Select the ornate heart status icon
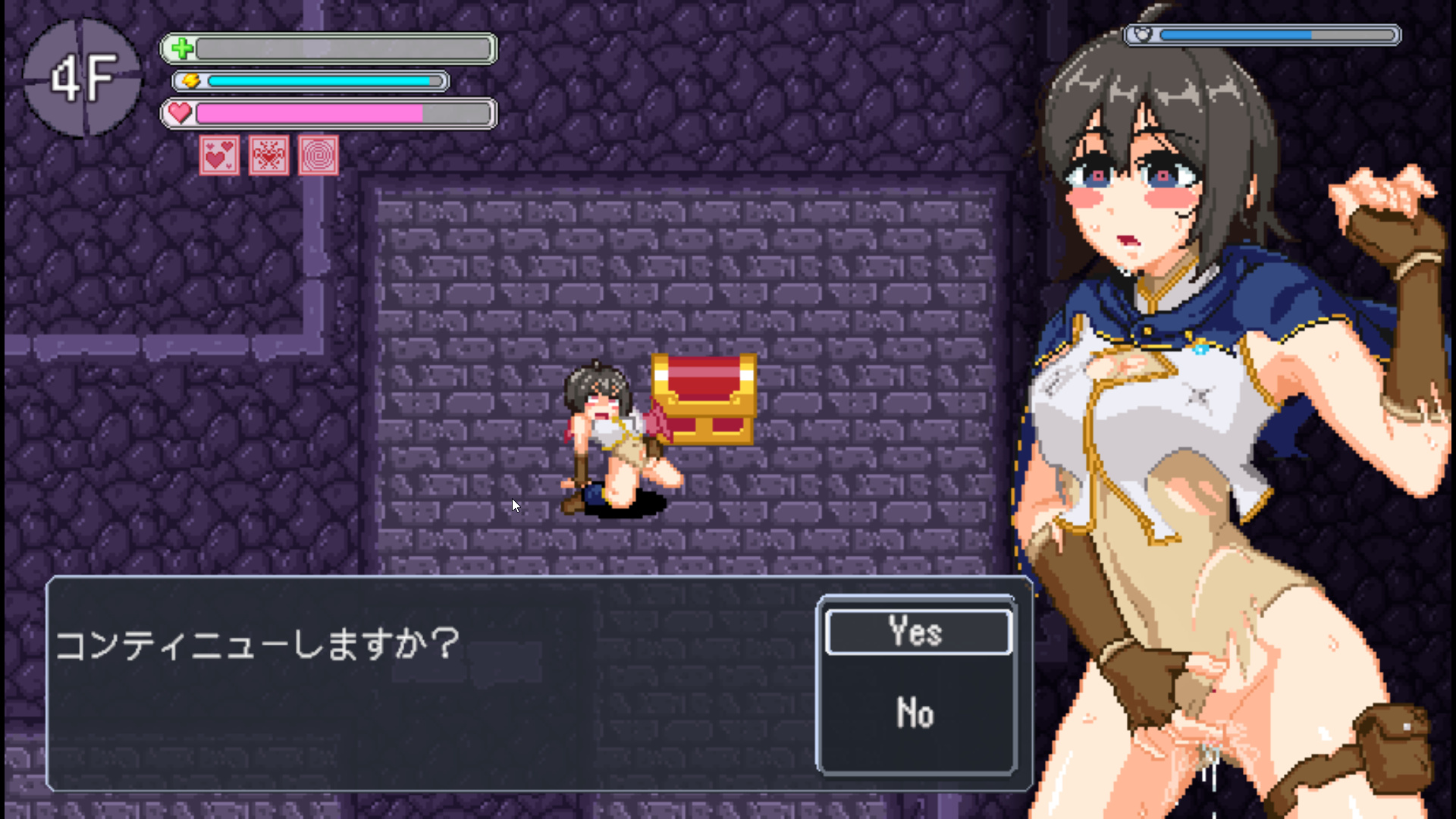Viewport: 1456px width, 819px height. coord(269,155)
